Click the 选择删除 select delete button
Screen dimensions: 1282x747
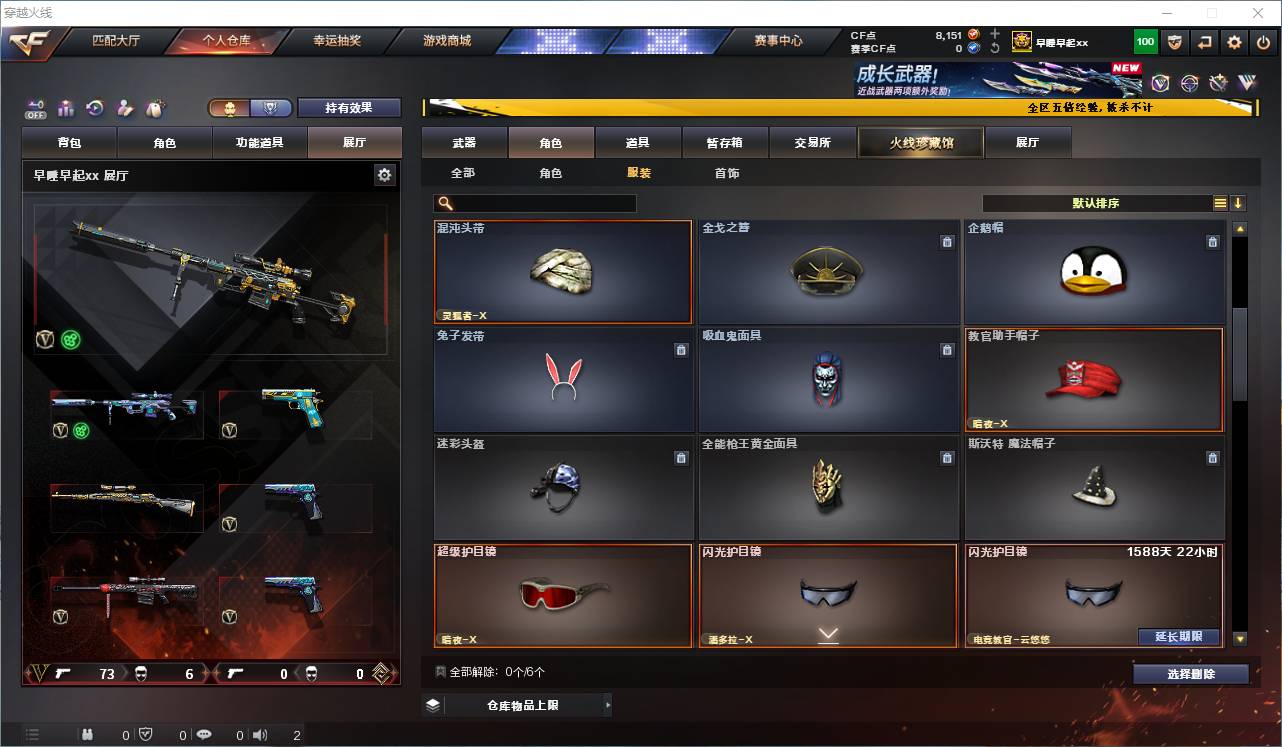[x=1190, y=674]
